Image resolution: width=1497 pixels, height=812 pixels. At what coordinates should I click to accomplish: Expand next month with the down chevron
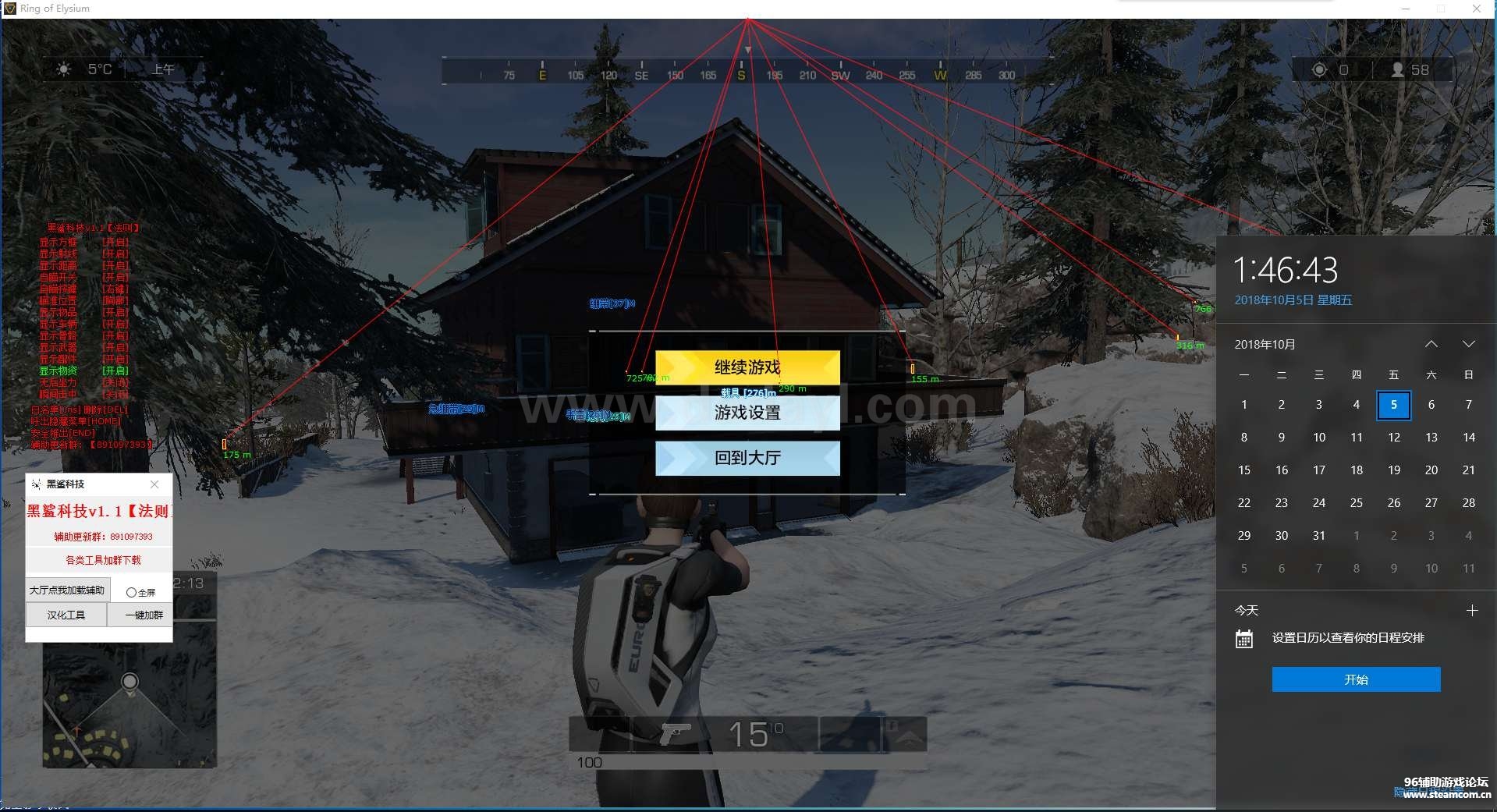coord(1470,343)
